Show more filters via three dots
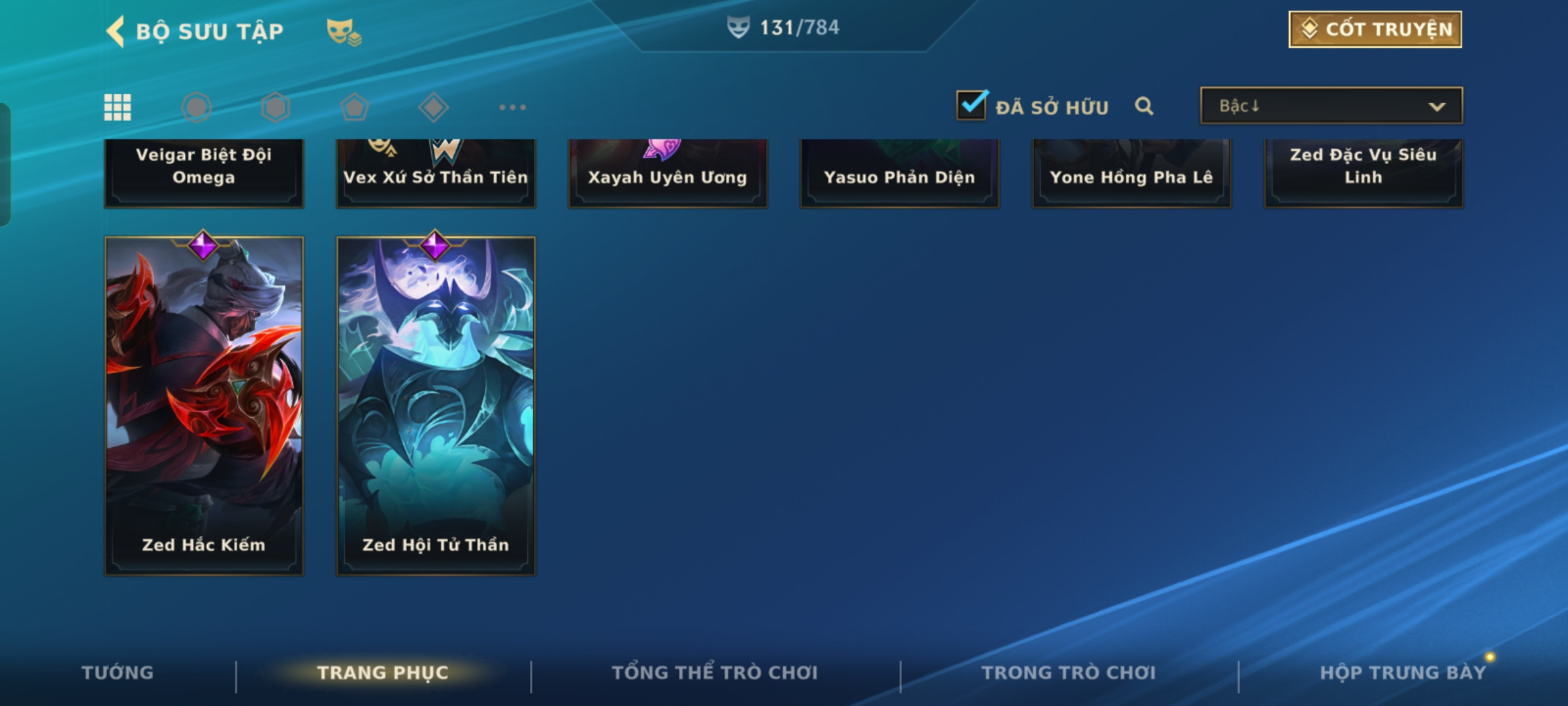 (512, 107)
